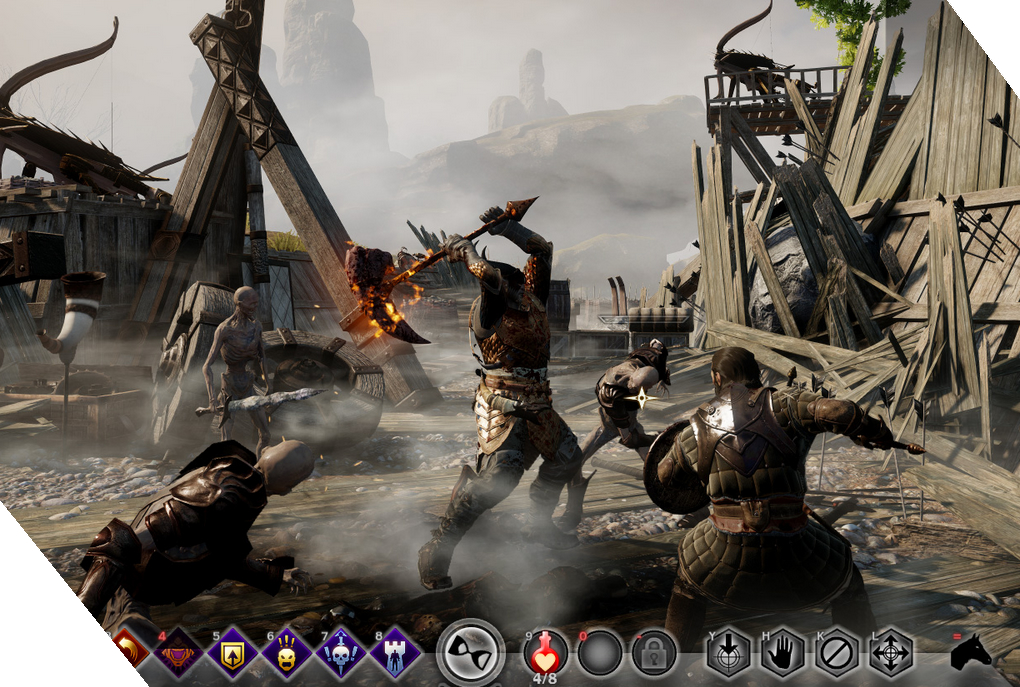Summon mount with the horse icon

pos(970,652)
